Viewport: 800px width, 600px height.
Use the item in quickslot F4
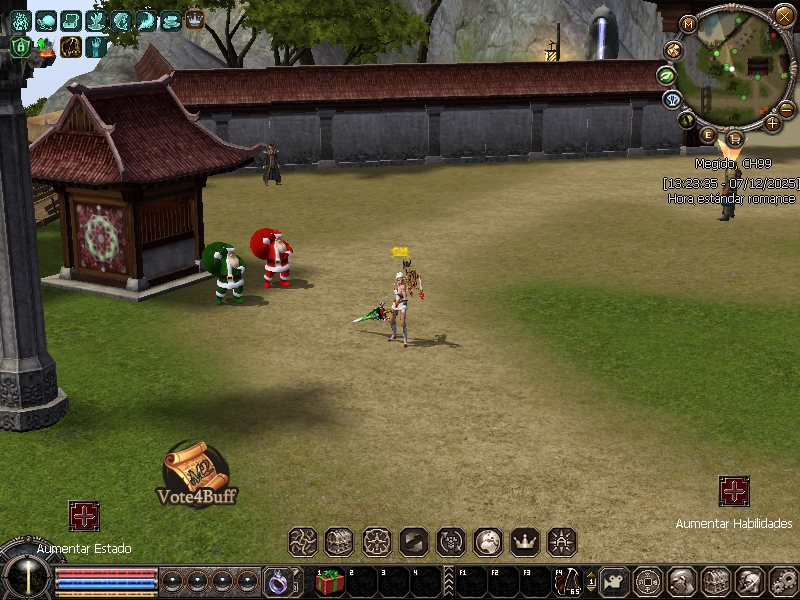[x=568, y=581]
